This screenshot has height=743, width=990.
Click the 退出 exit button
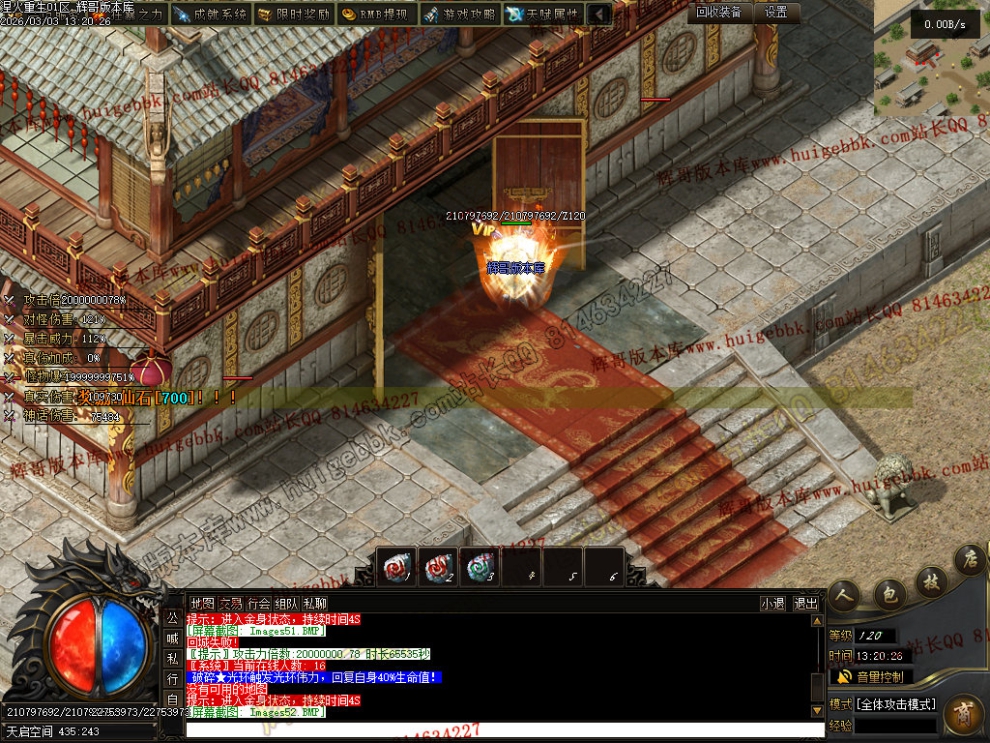coord(805,603)
